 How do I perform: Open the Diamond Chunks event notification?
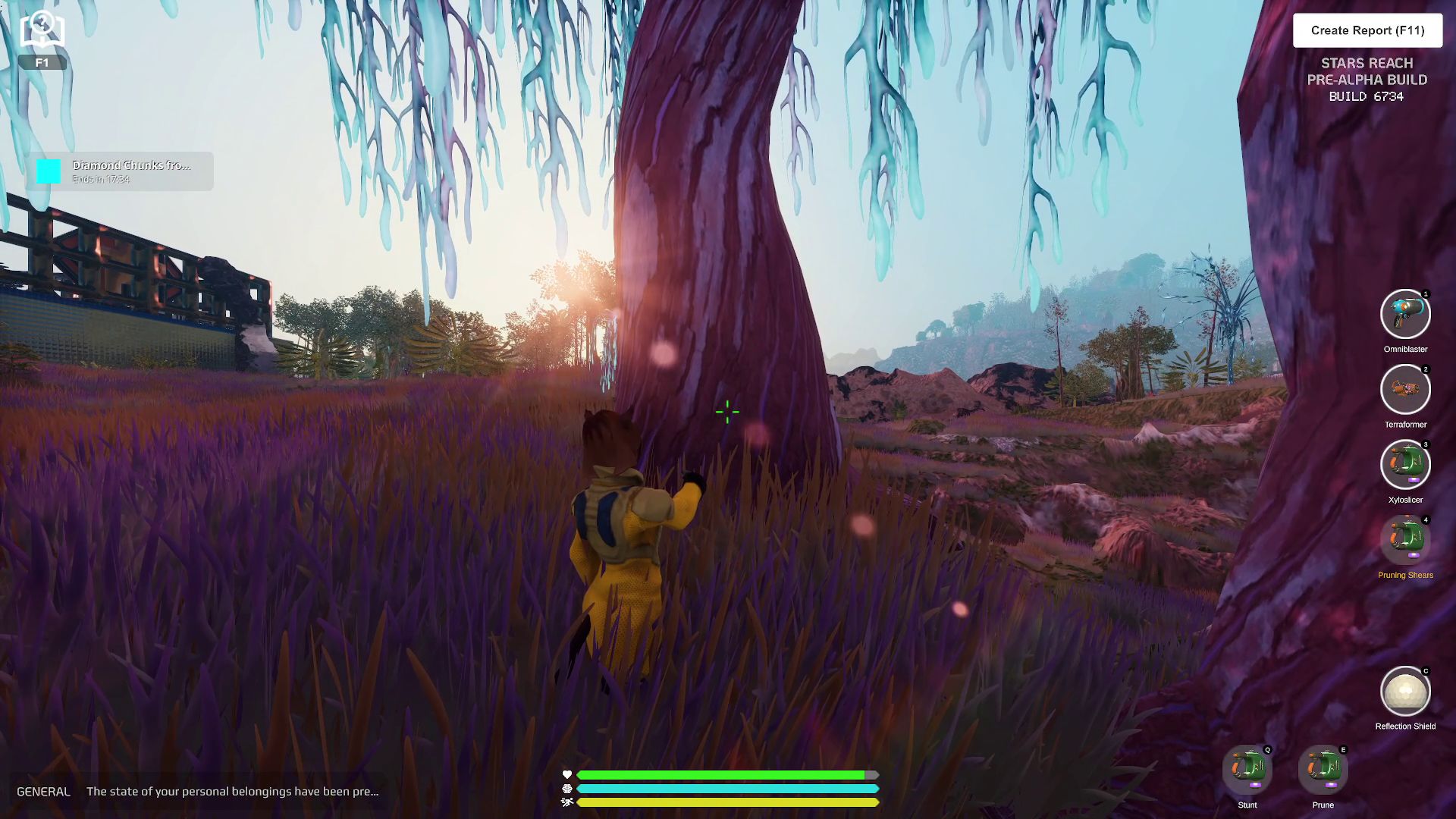(121, 171)
